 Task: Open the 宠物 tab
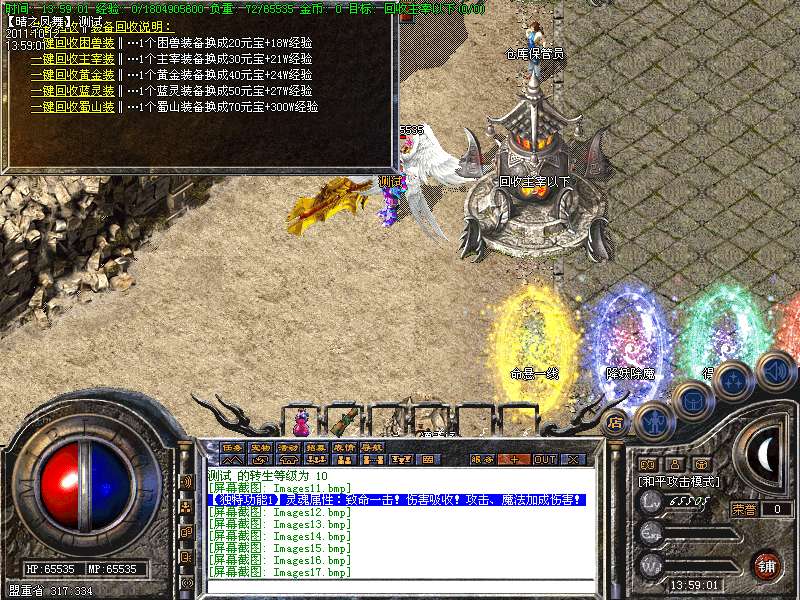click(x=260, y=447)
